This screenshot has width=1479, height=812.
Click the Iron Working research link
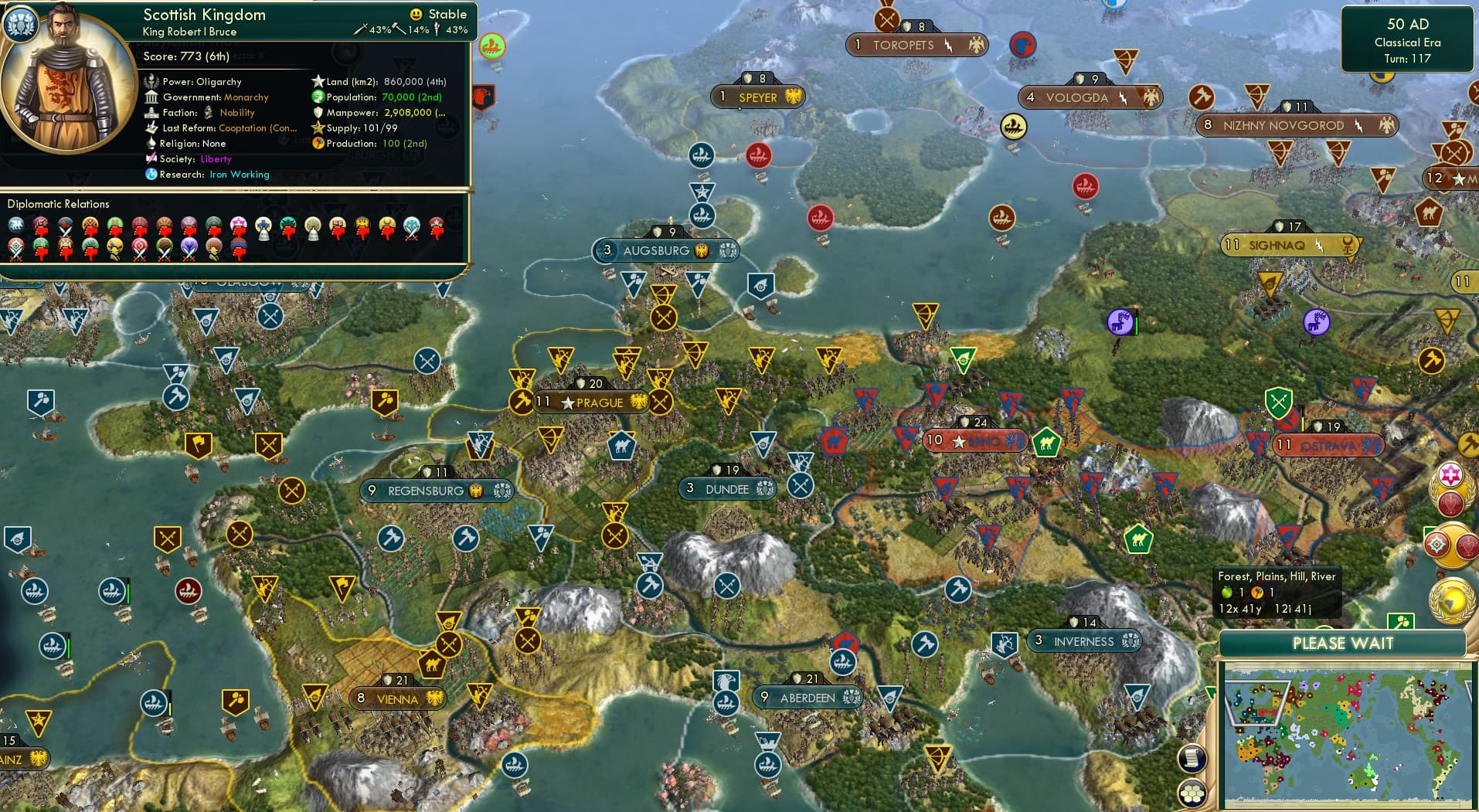[239, 175]
